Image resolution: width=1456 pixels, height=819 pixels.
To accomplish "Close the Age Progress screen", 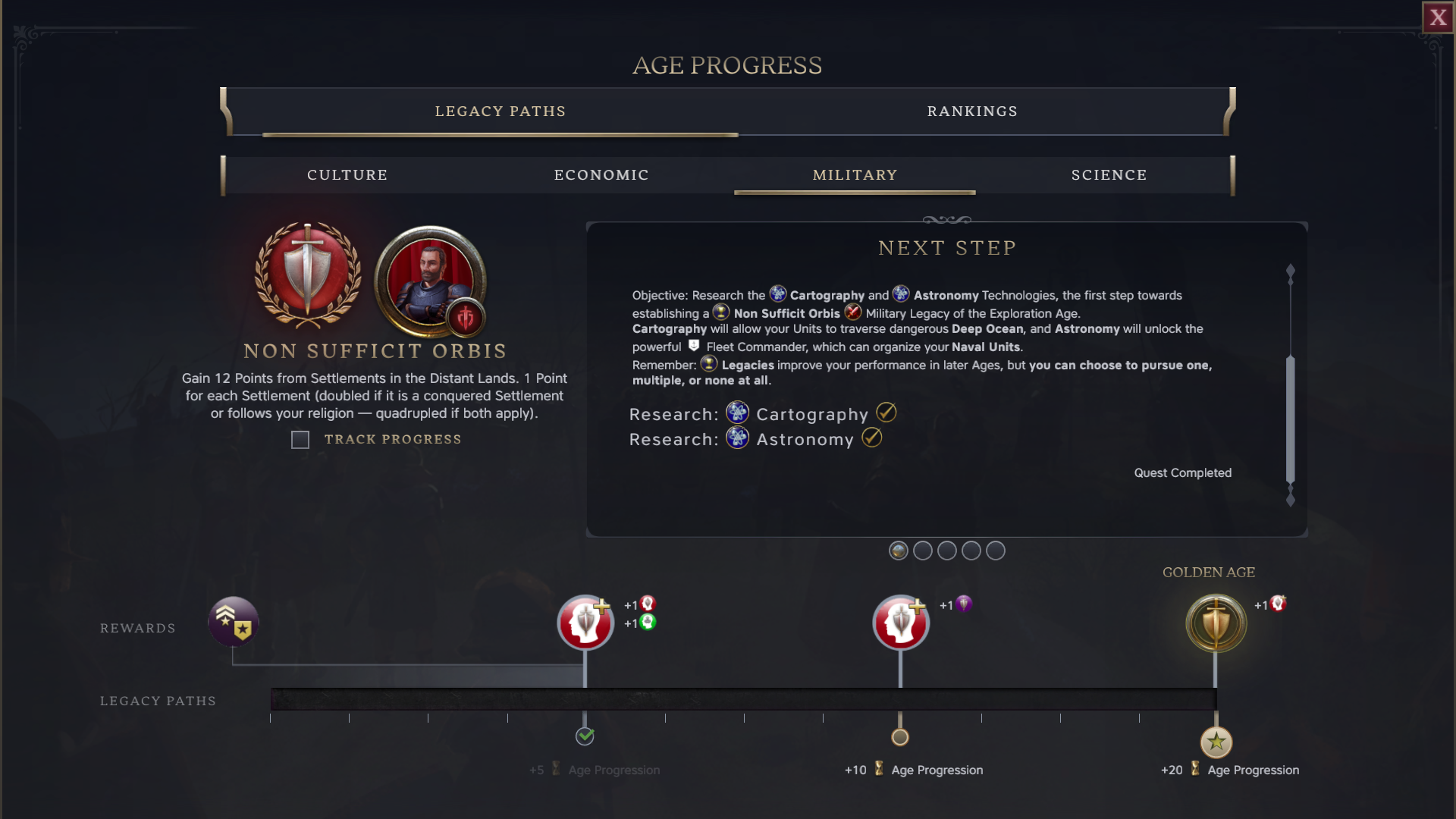I will pyautogui.click(x=1438, y=17).
